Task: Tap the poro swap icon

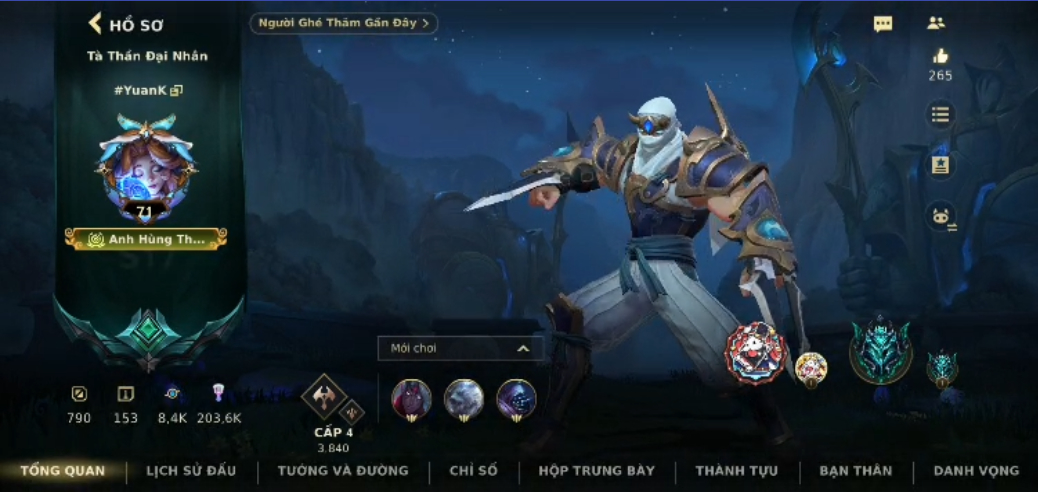Action: tap(940, 216)
